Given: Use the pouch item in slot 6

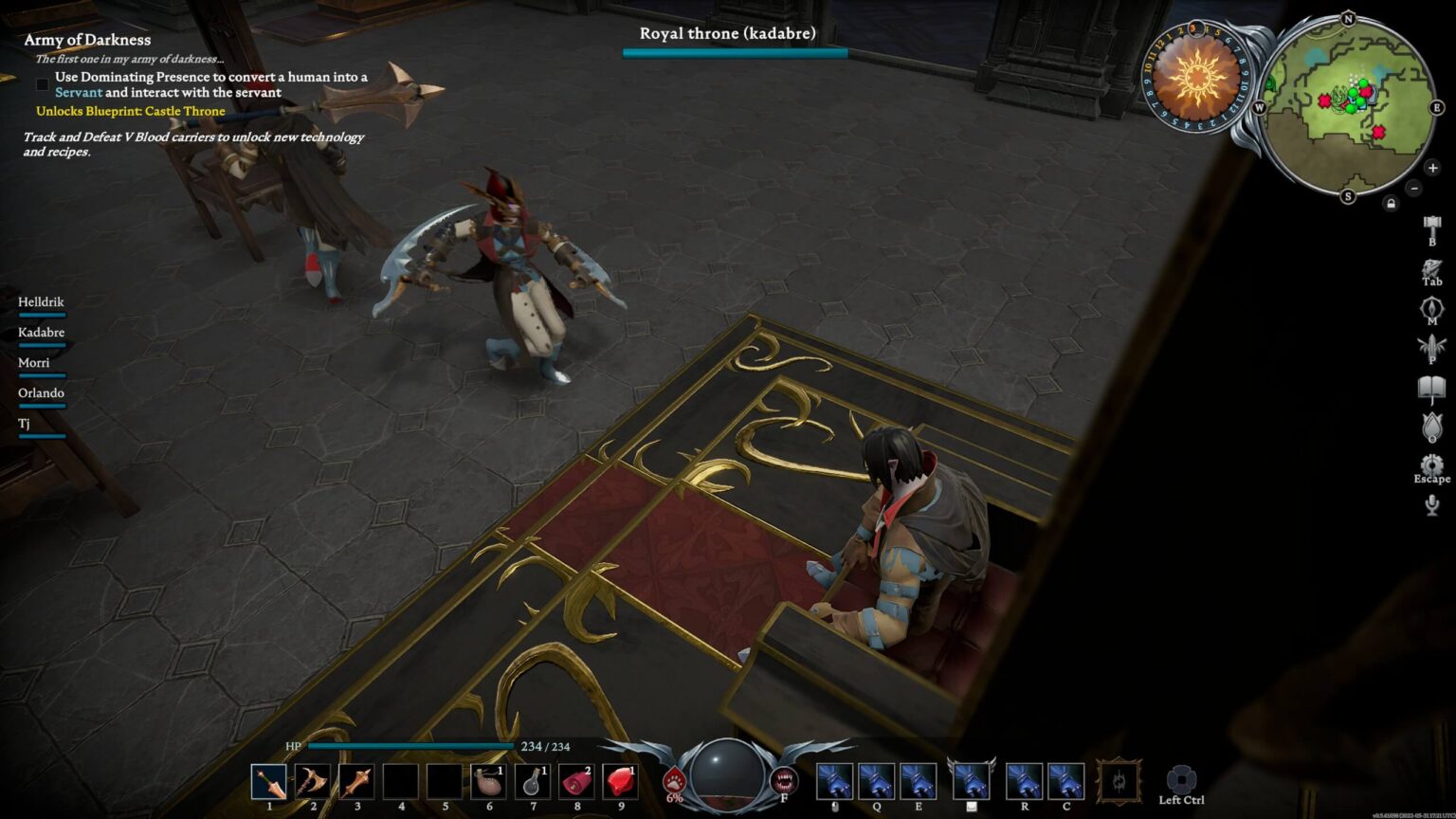Looking at the screenshot, I should (x=488, y=782).
